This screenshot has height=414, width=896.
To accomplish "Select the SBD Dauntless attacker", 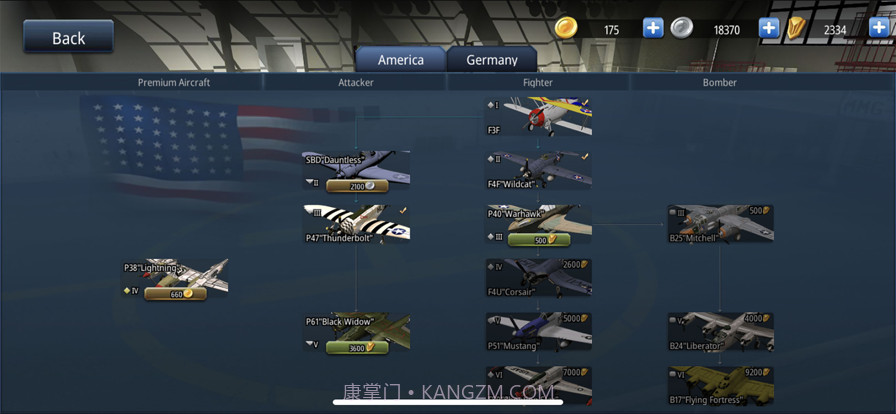I will (356, 165).
